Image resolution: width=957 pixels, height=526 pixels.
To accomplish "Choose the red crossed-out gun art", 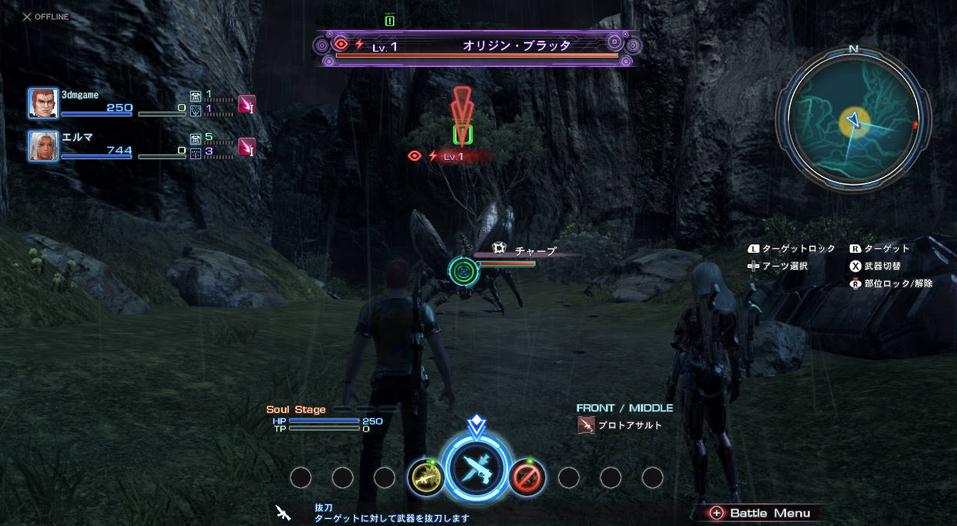I will tap(527, 477).
